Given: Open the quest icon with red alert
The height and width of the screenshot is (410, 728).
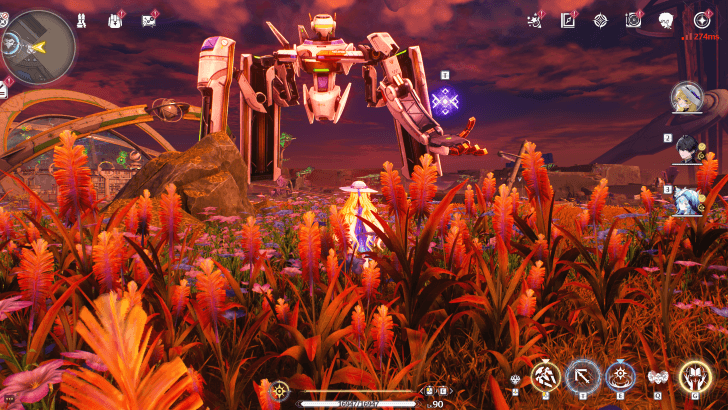Looking at the screenshot, I should (x=149, y=20).
